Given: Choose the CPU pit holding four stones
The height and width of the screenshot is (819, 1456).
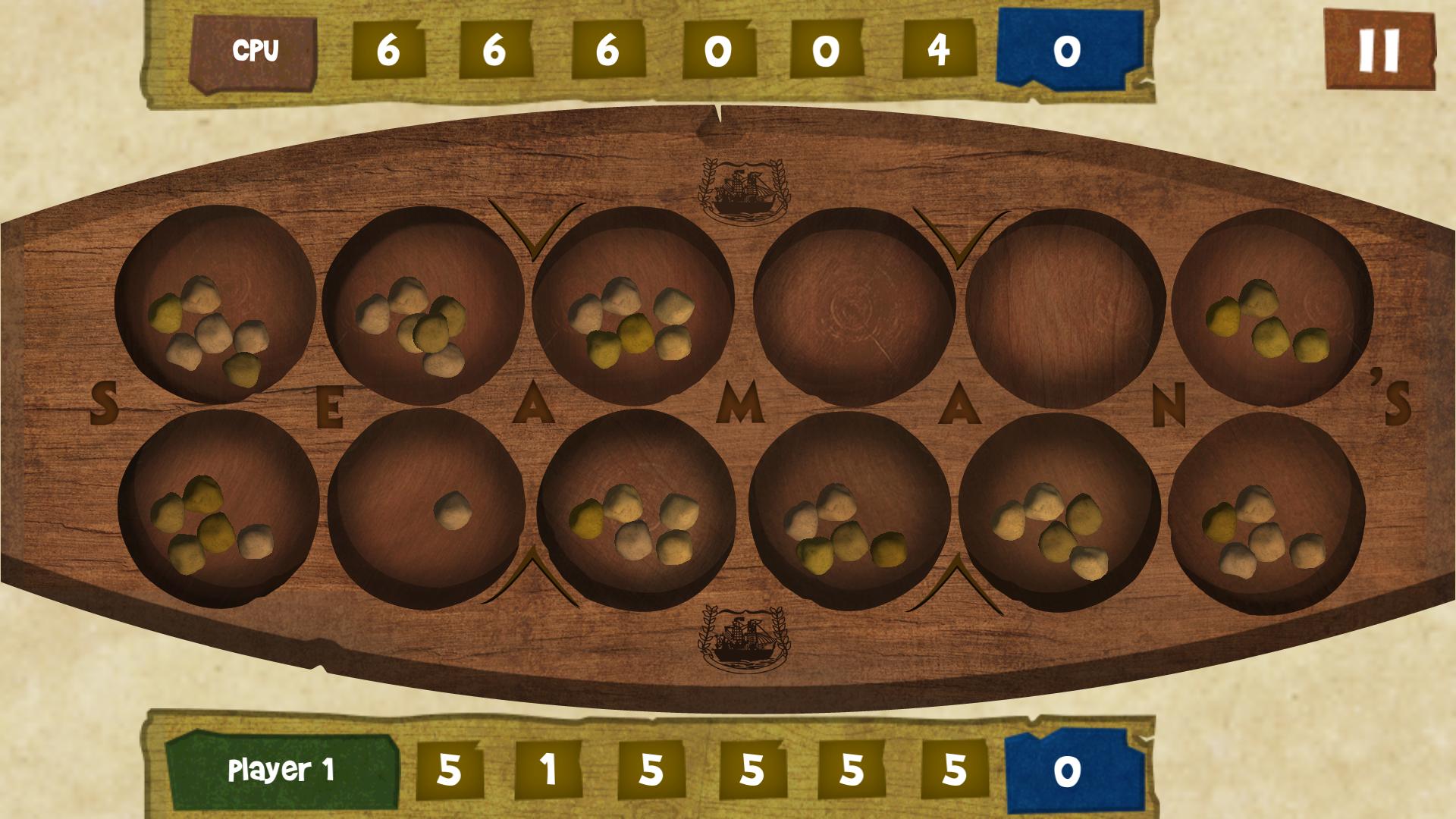Looking at the screenshot, I should coord(1271,308).
